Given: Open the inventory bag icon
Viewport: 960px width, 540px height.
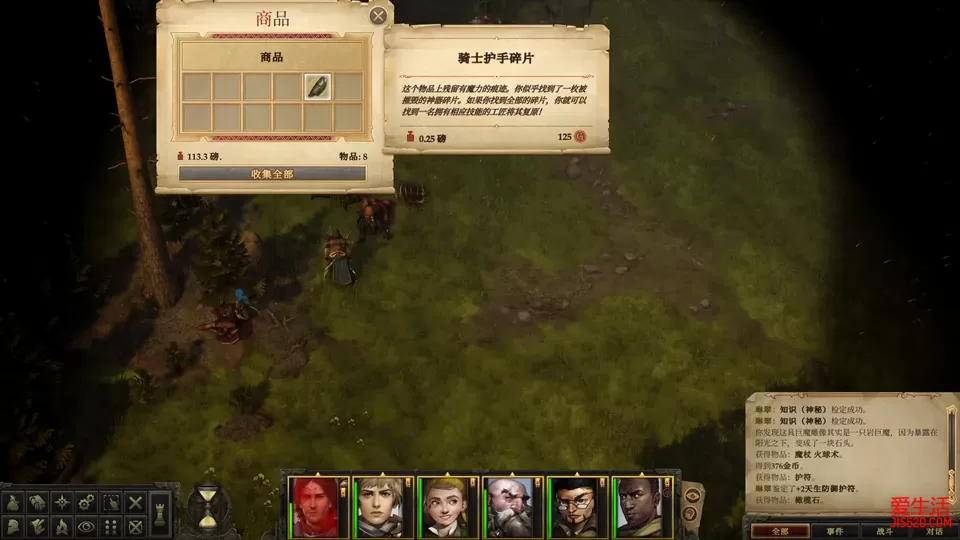Looking at the screenshot, I should coord(13,503).
